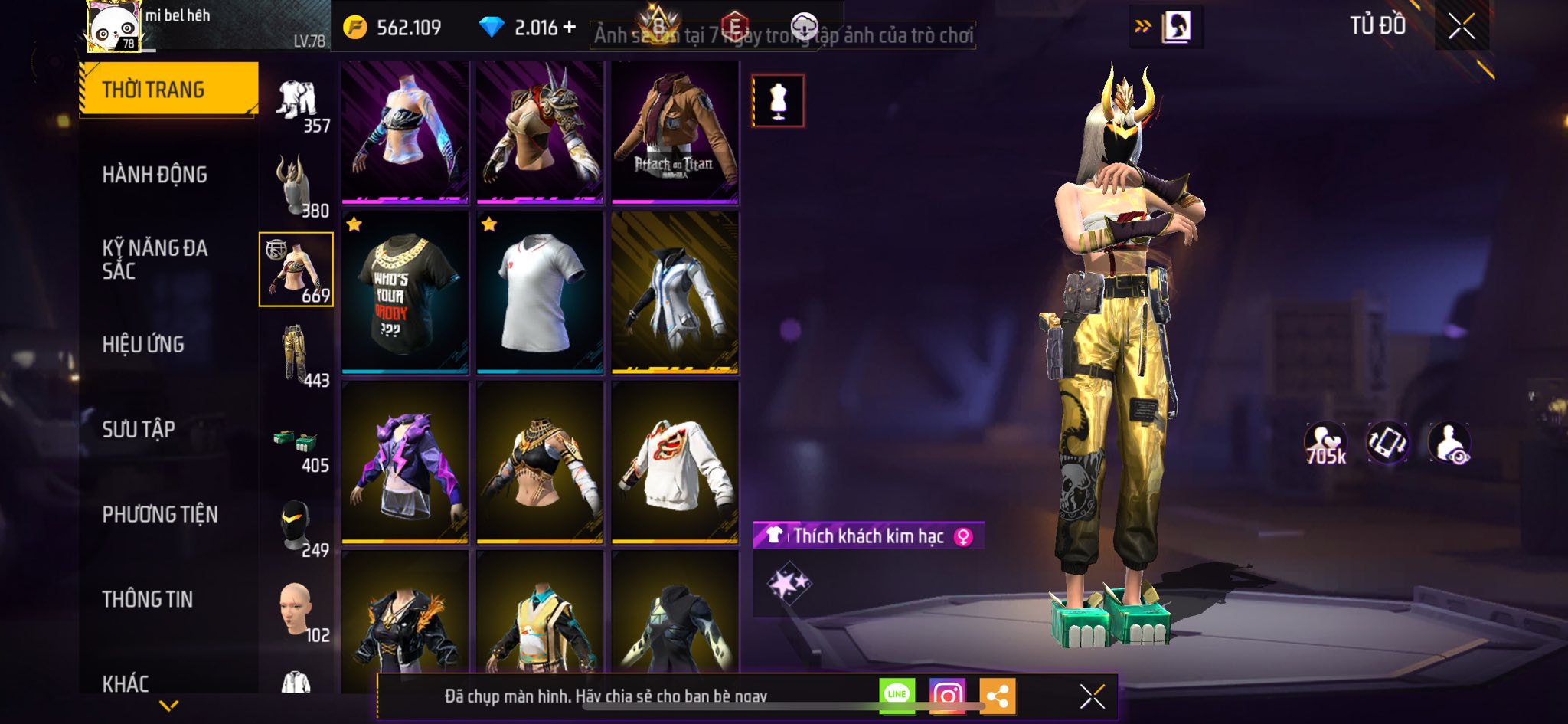Add more diamonds with the plus button
This screenshot has height=724, width=1568.
pos(569,28)
